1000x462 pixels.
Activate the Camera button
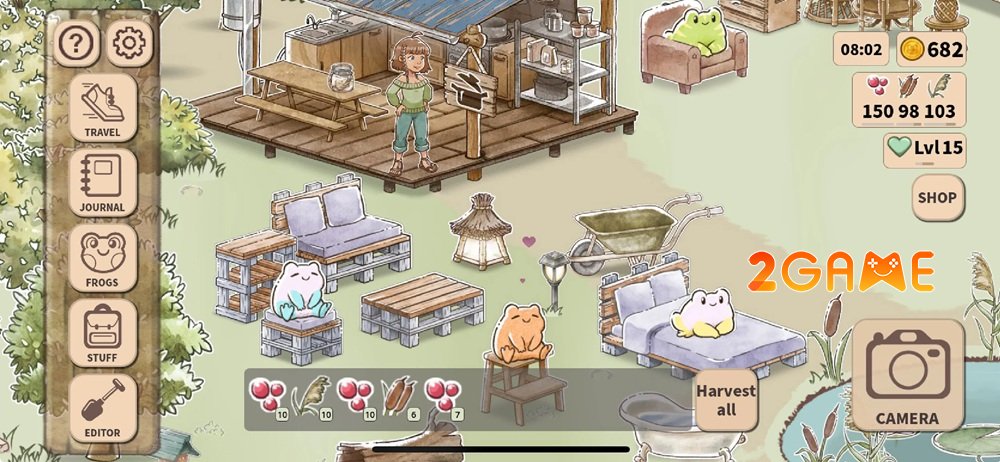pos(907,375)
